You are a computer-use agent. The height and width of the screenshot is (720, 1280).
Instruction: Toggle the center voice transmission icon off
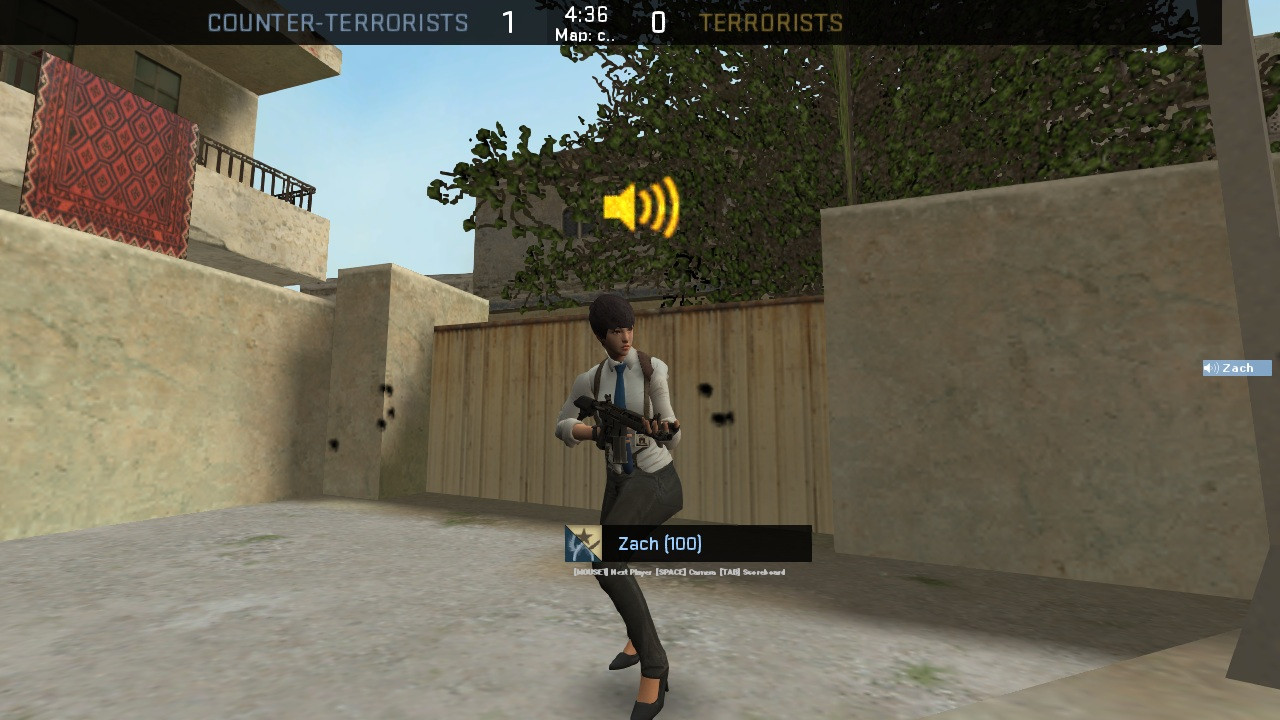(640, 208)
